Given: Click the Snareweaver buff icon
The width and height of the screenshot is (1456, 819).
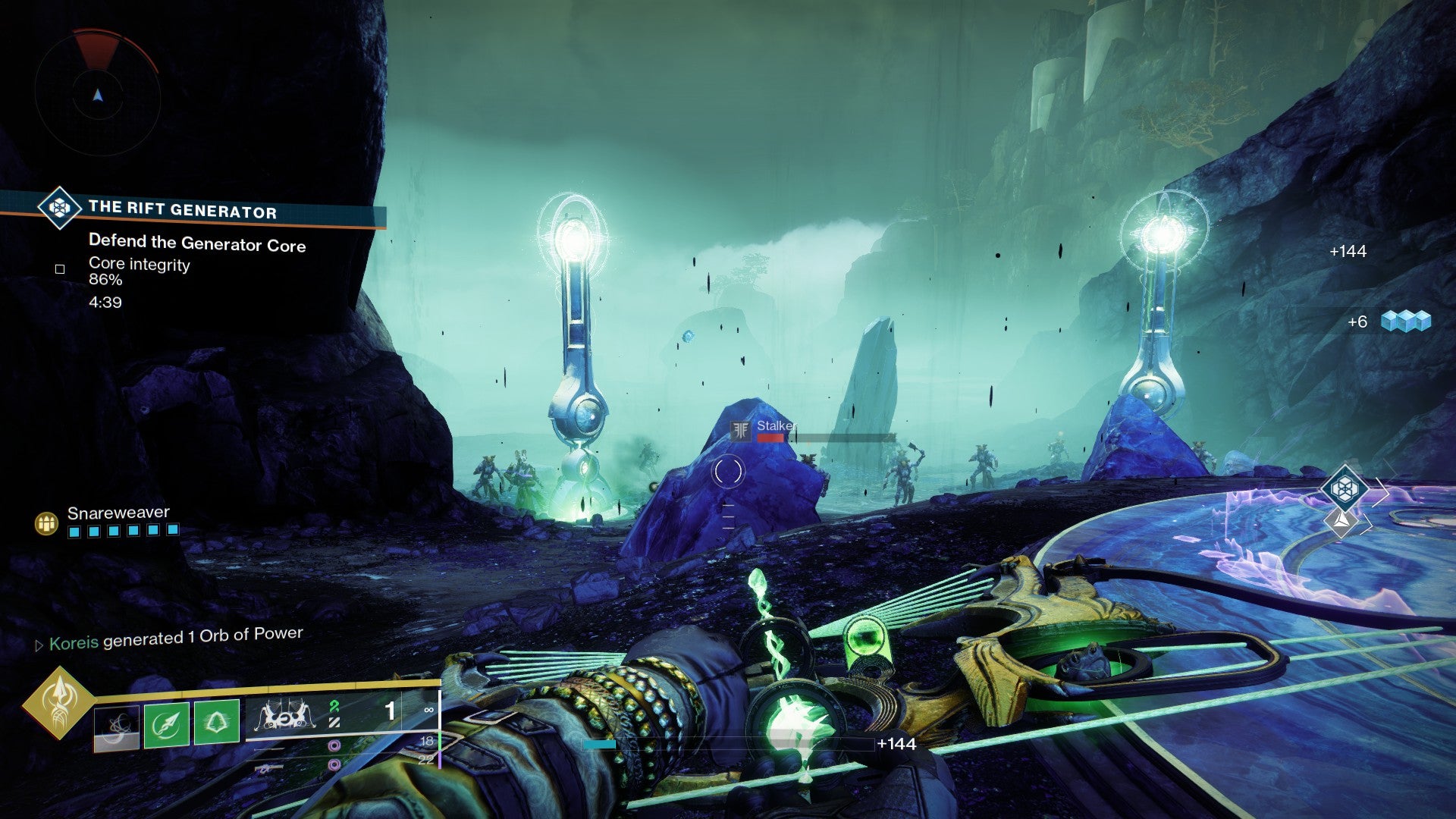Looking at the screenshot, I should coord(47,523).
